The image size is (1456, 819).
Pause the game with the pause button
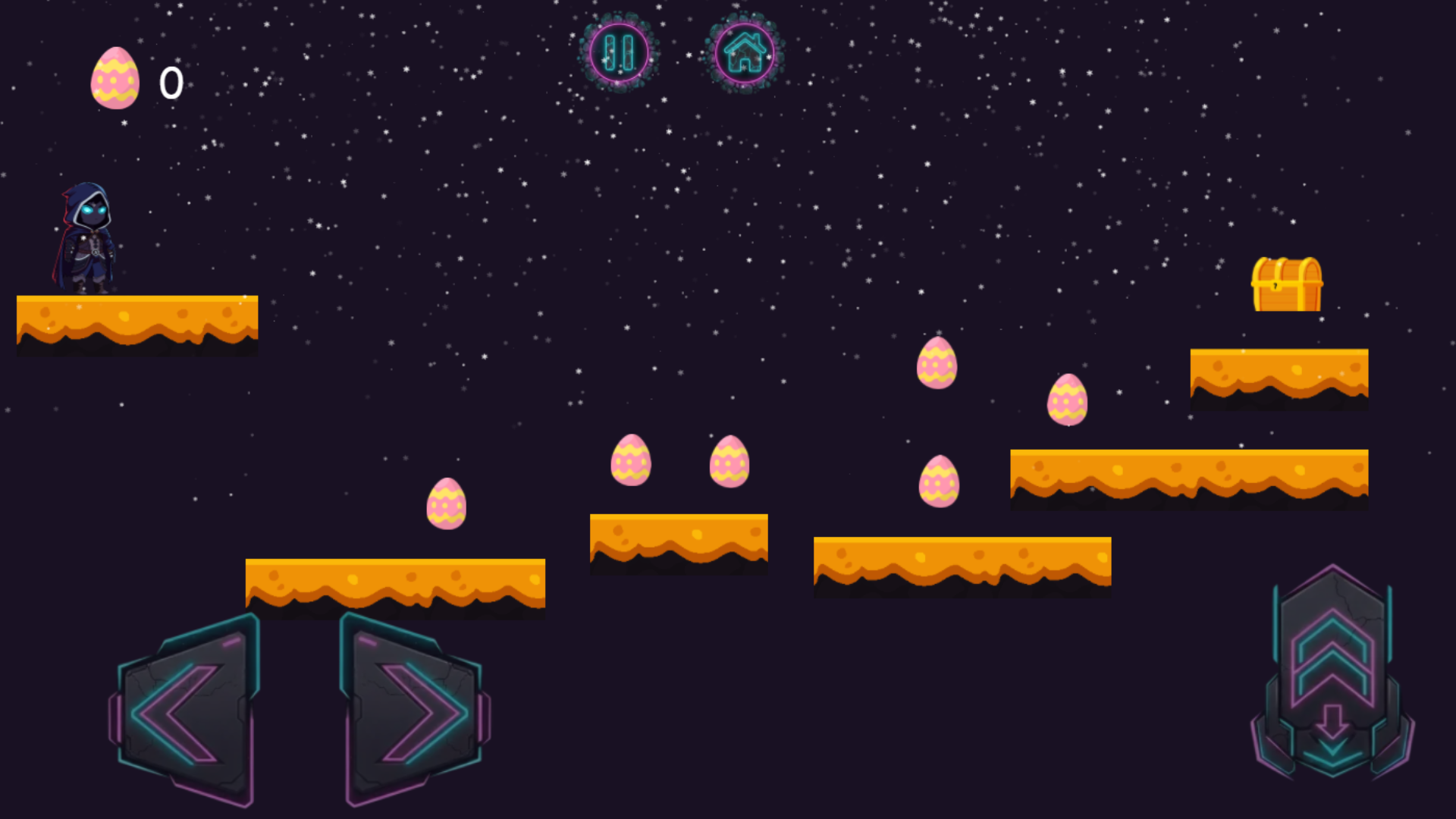coord(619,53)
